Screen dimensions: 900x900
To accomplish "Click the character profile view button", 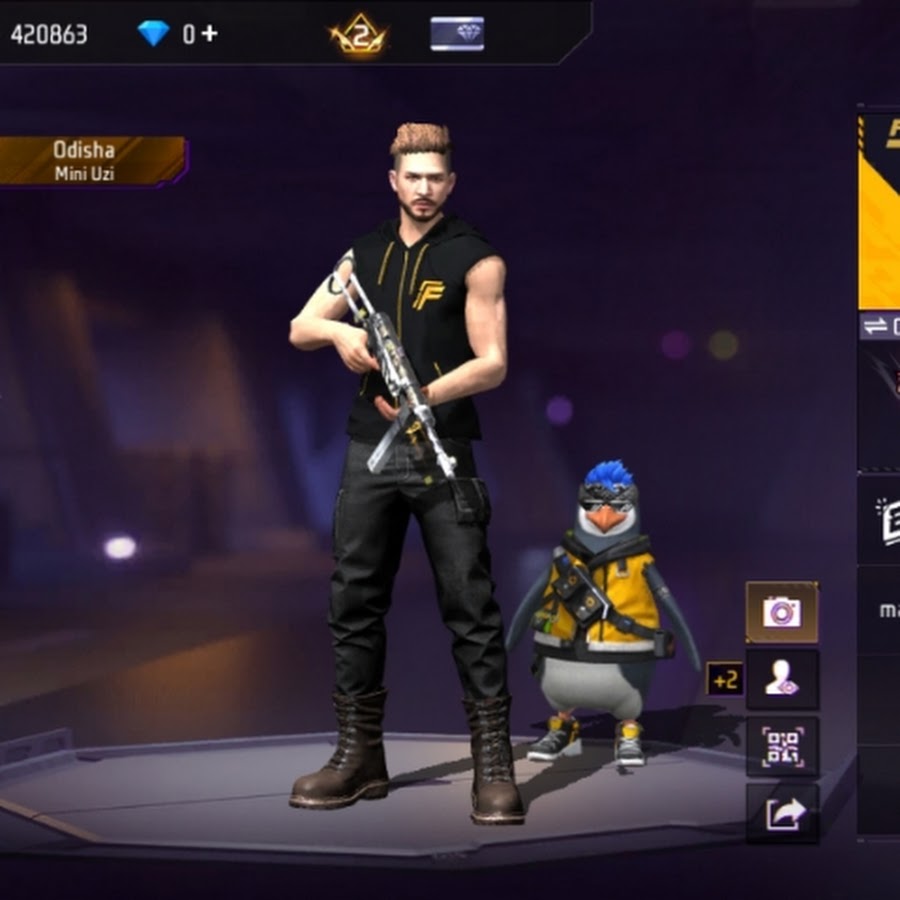I will point(782,680).
